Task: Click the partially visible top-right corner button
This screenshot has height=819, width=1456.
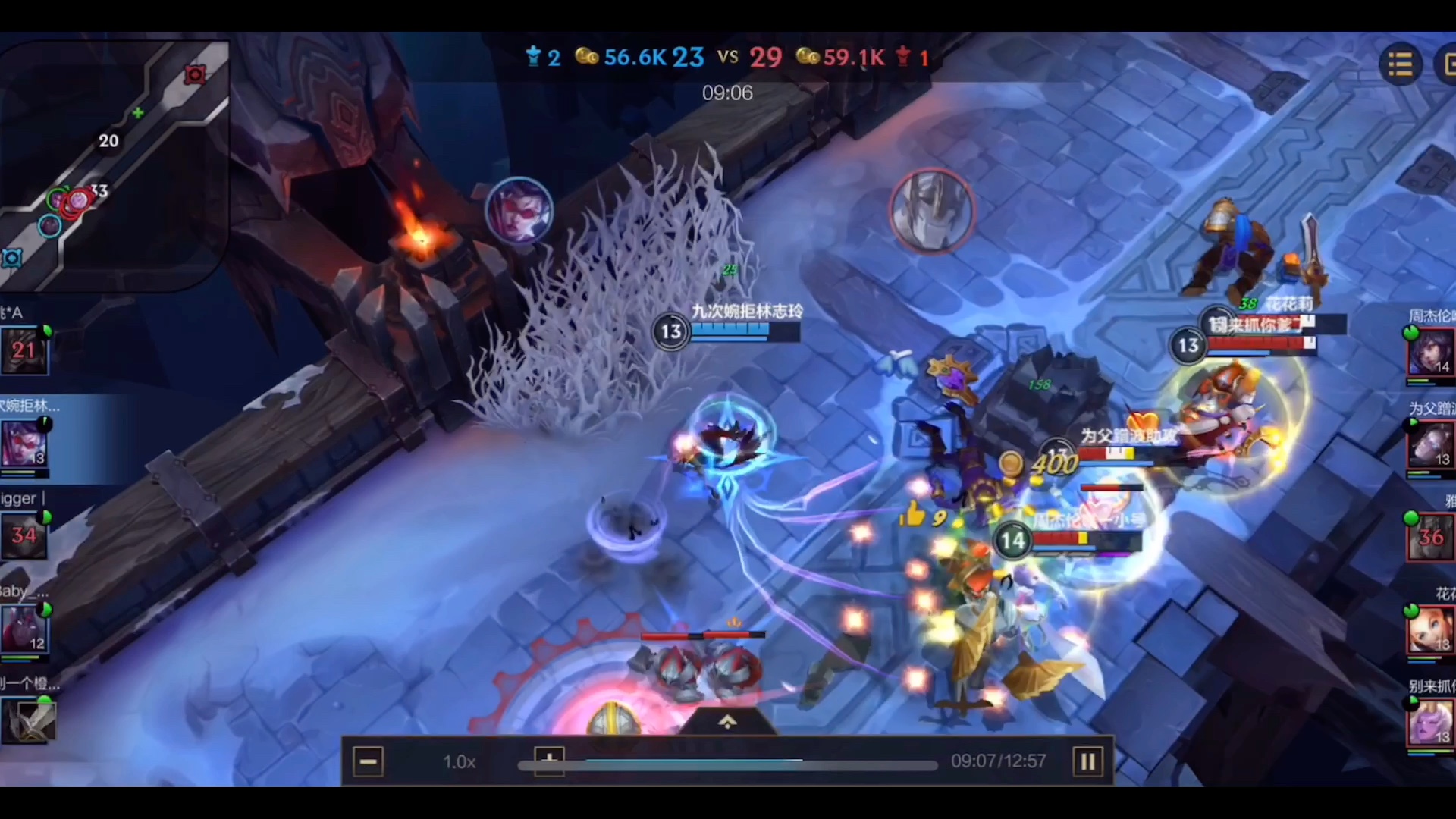Action: click(1447, 65)
